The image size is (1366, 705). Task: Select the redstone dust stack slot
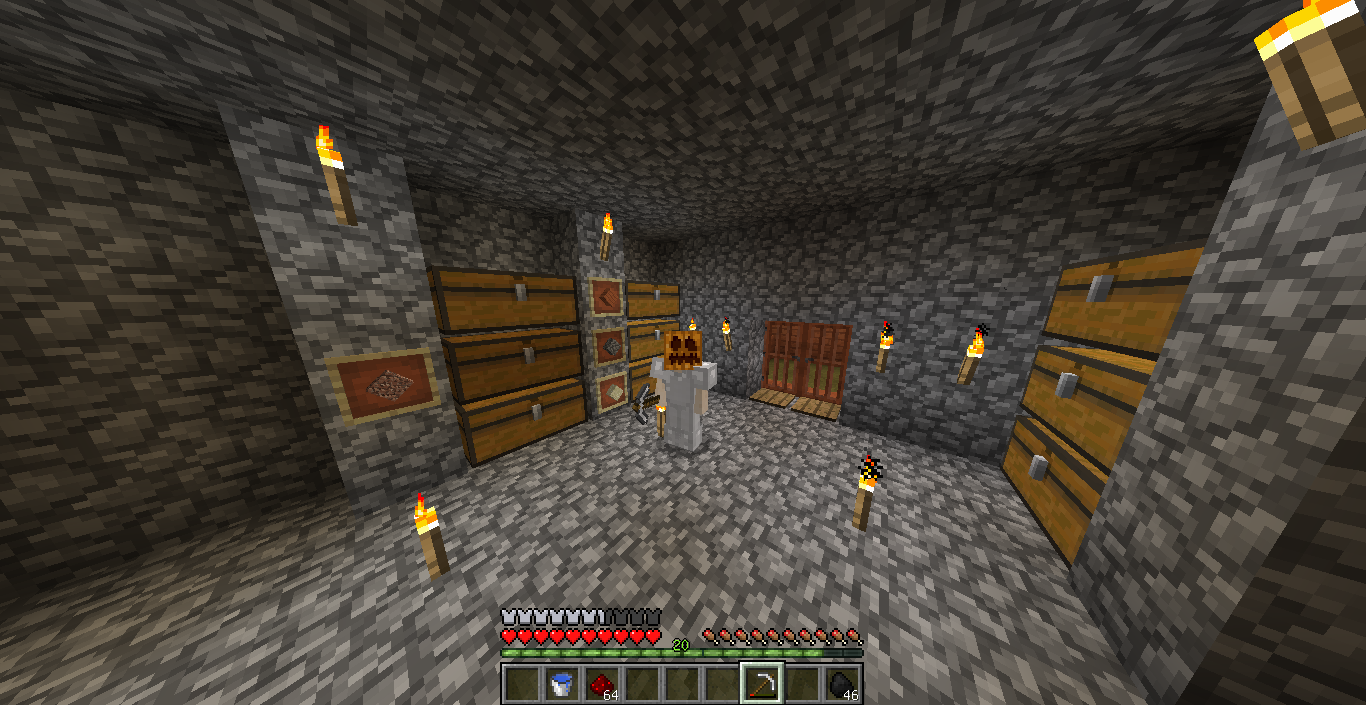601,684
